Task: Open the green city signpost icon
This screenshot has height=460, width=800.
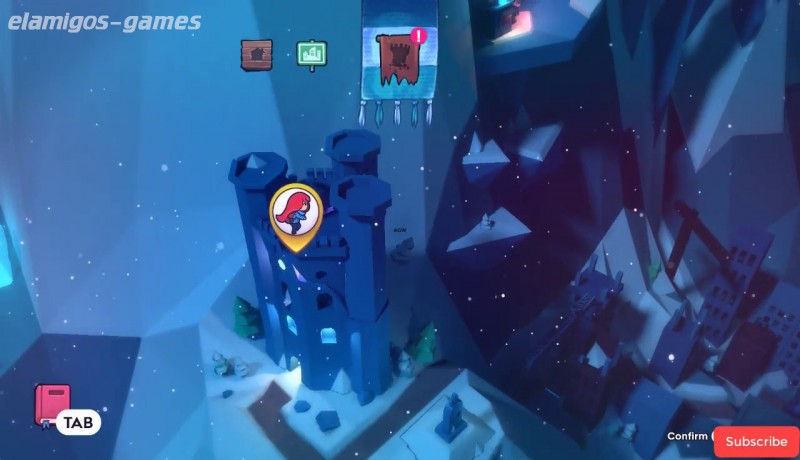Action: (312, 54)
